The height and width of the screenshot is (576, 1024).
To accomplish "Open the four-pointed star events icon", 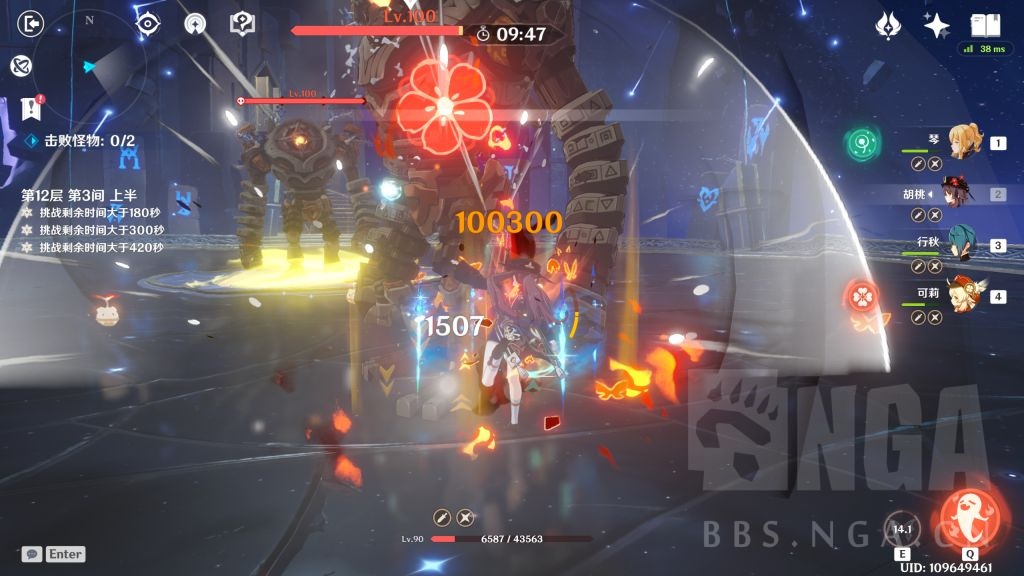I will click(936, 26).
